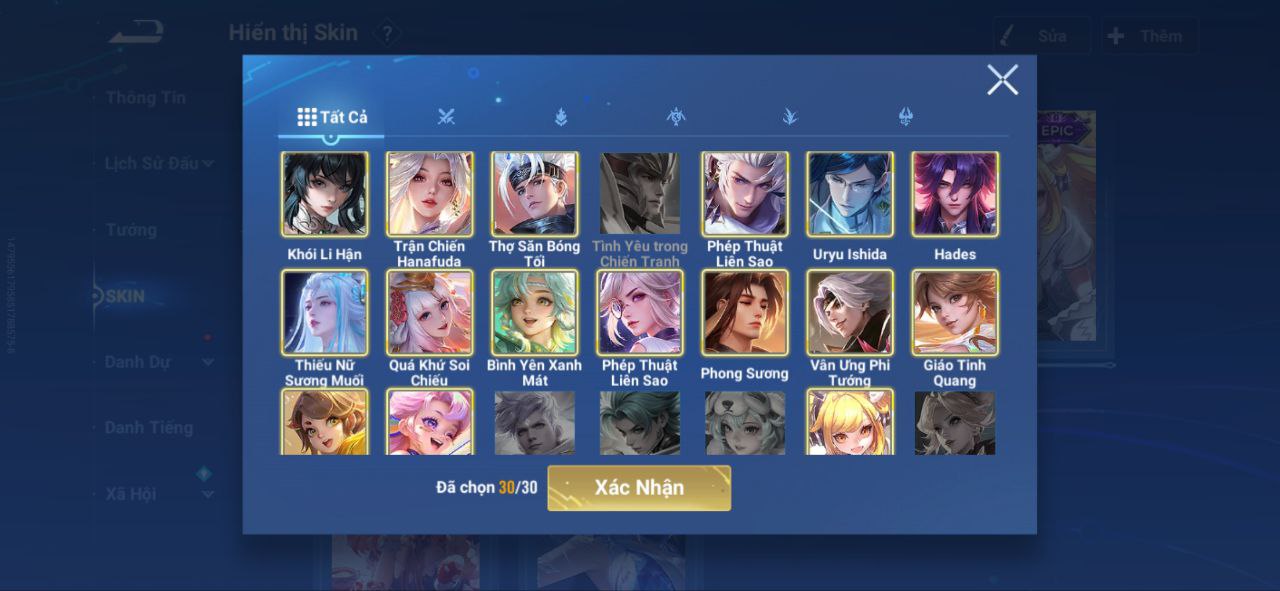Choose the Quá Khứ Soi Chiếu skin

pos(429,312)
